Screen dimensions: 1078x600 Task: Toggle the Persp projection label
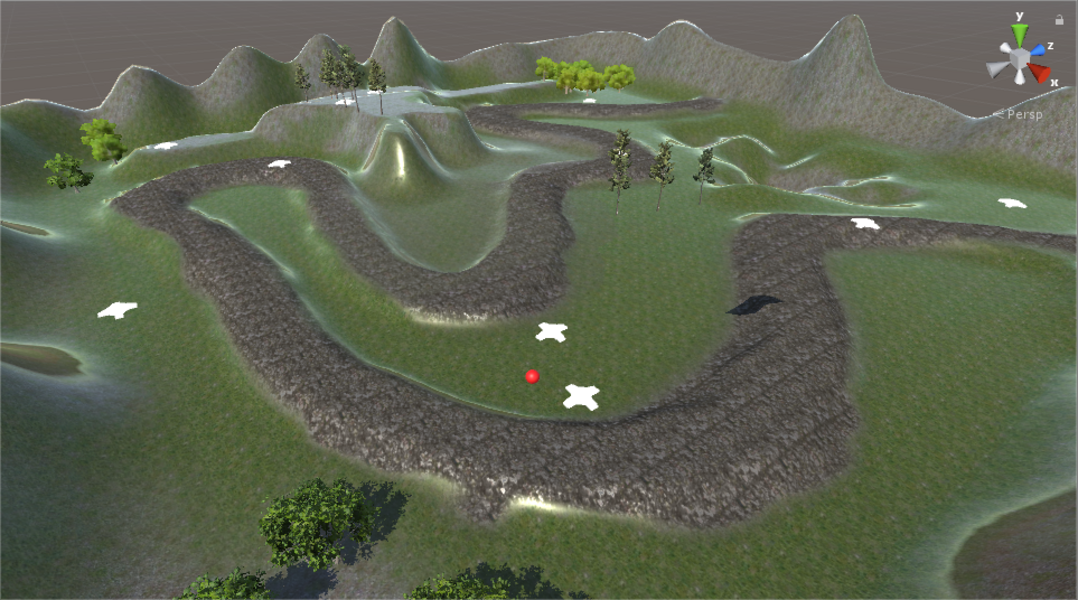1023,114
